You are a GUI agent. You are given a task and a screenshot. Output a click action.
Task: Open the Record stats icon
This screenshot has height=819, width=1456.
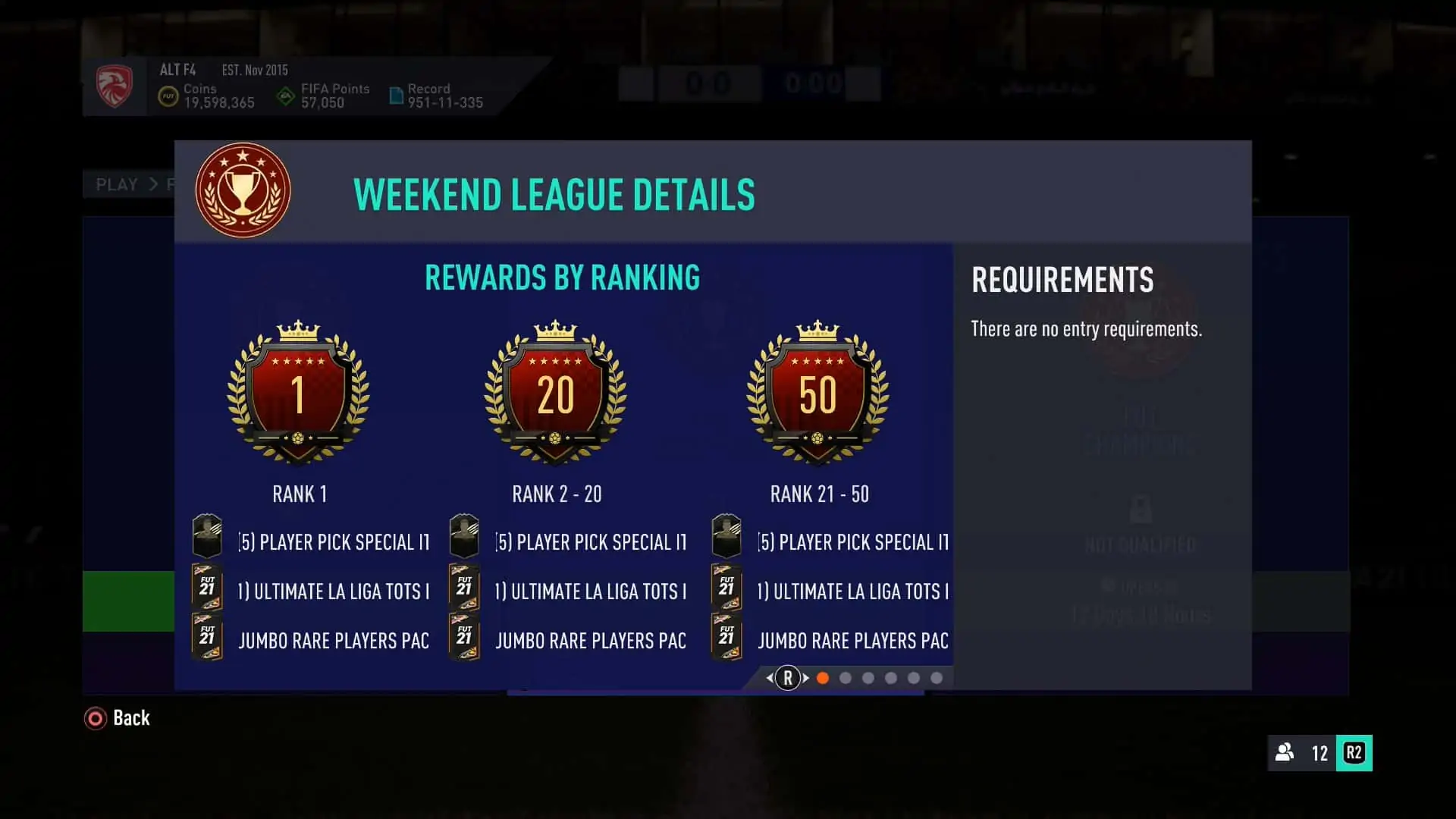click(397, 94)
